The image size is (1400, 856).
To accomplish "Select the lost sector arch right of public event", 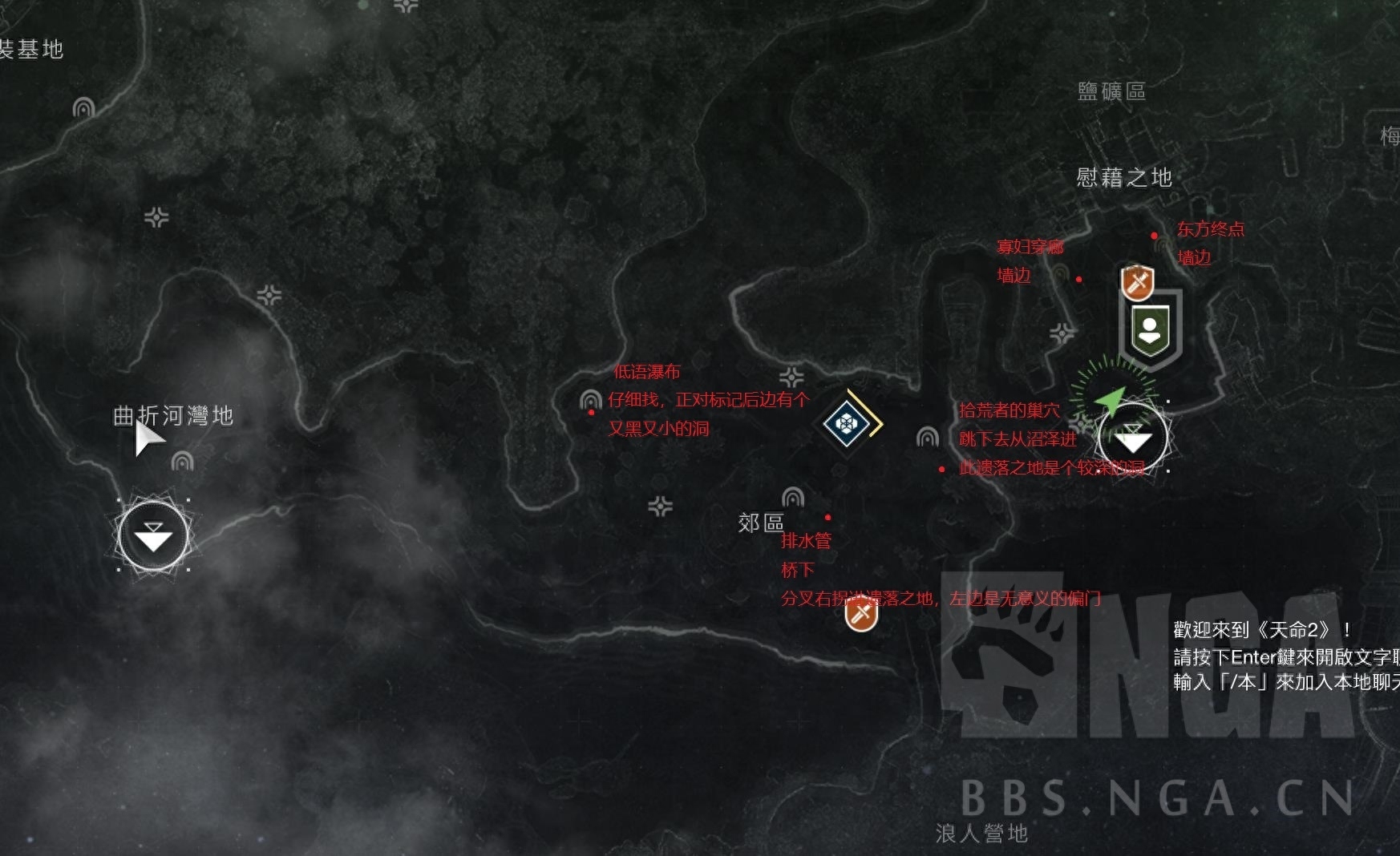I will [928, 437].
